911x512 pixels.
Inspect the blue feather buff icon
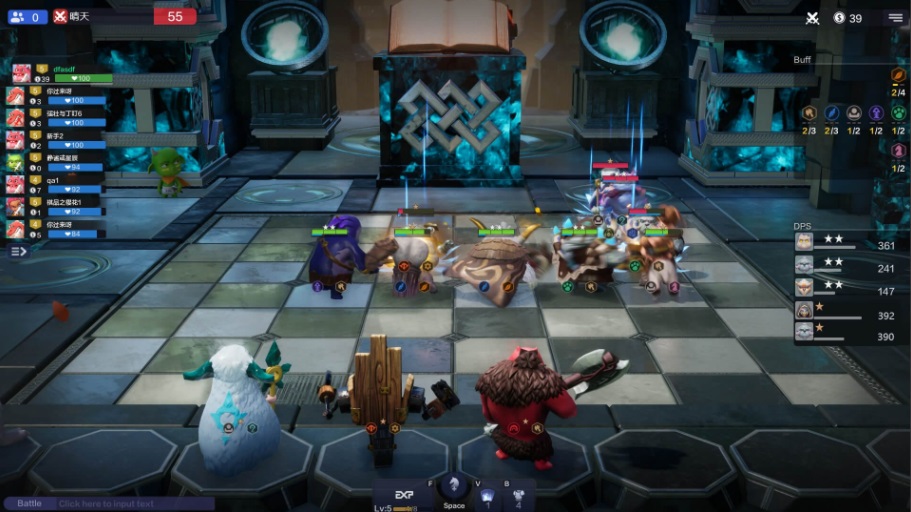pyautogui.click(x=831, y=113)
